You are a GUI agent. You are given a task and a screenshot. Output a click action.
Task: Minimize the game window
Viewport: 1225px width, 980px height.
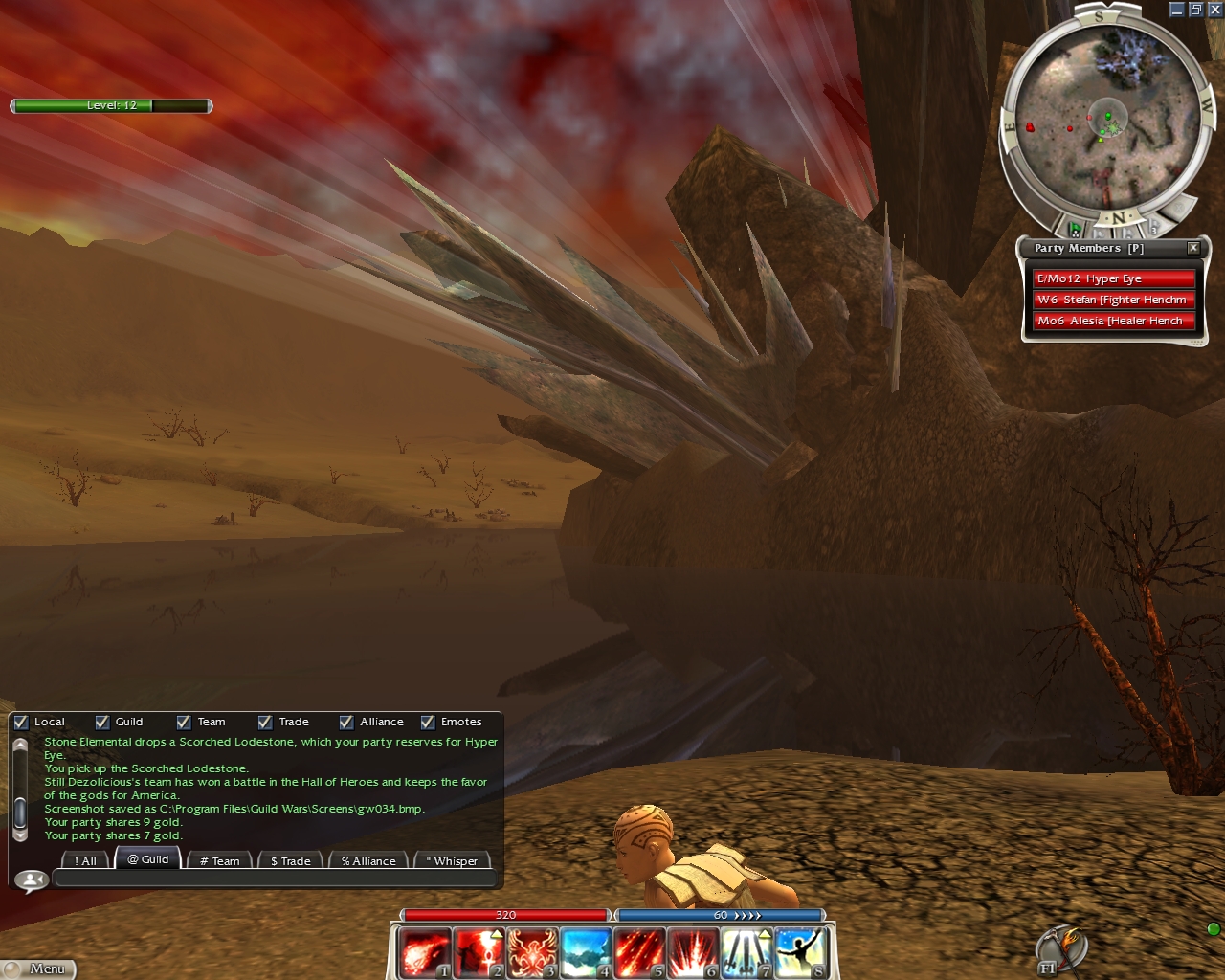click(1177, 10)
